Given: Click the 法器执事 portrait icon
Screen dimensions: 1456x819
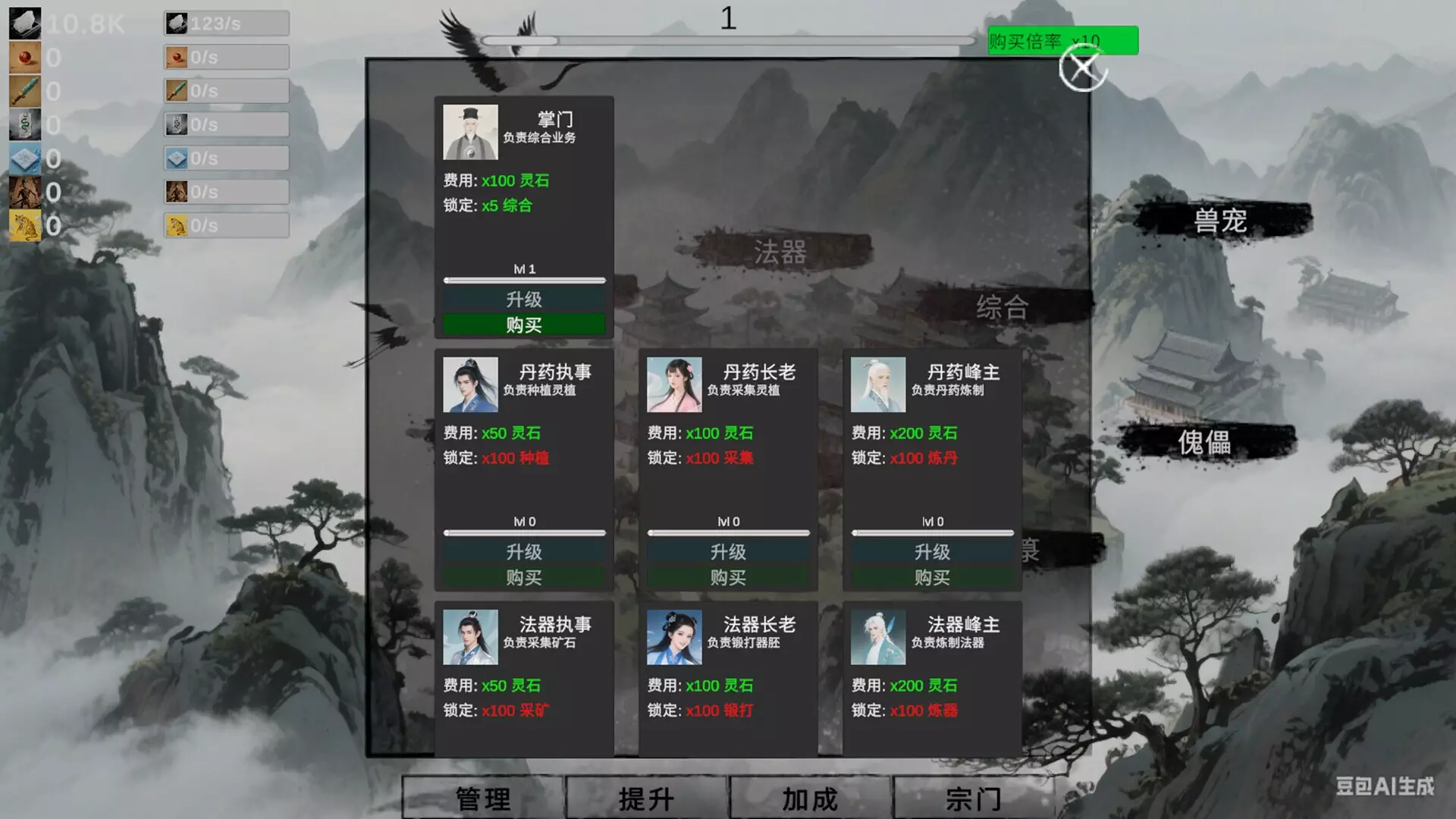Looking at the screenshot, I should tap(469, 635).
